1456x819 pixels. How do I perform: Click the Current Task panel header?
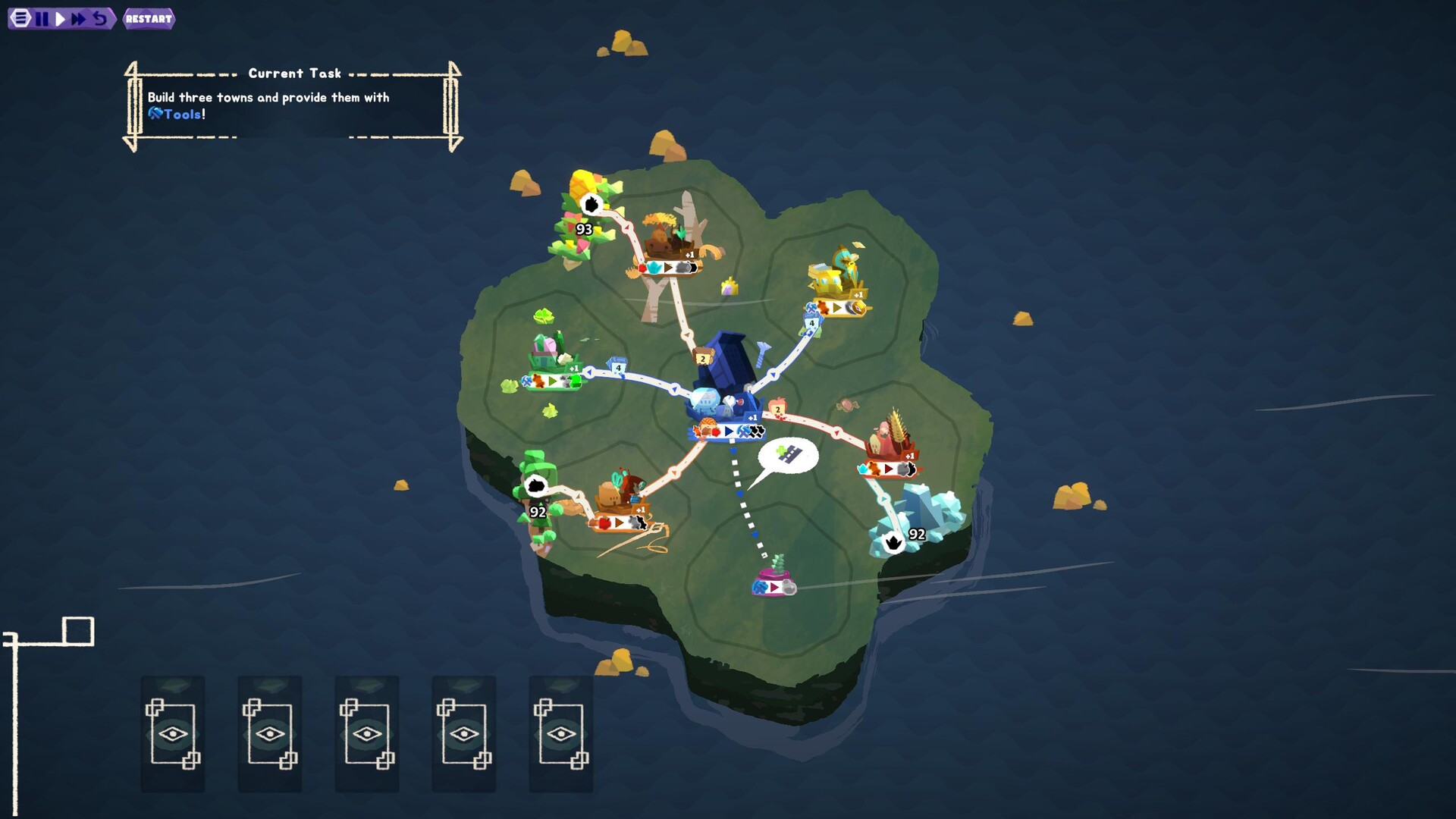(x=294, y=74)
